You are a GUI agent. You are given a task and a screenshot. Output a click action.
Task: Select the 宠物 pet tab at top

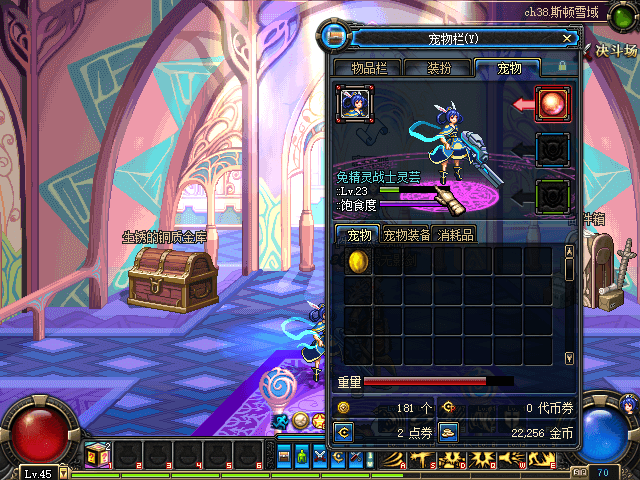pos(508,68)
